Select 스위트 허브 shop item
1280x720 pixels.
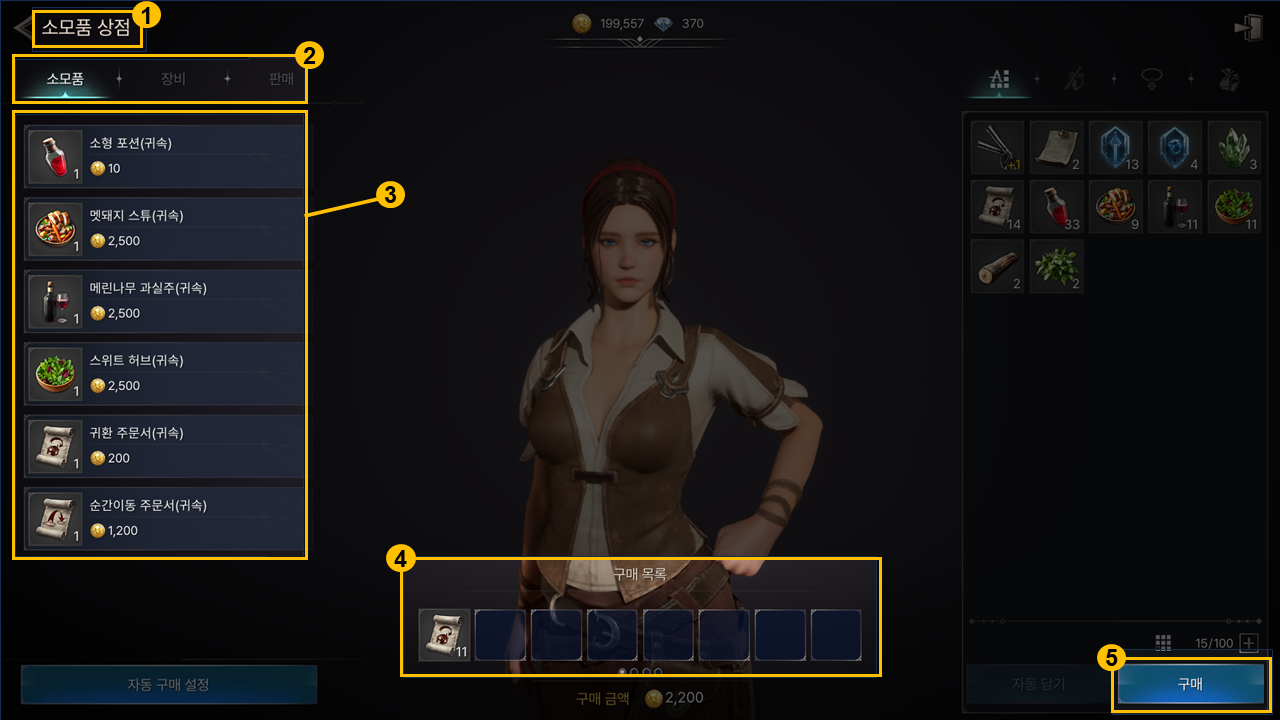coord(165,373)
